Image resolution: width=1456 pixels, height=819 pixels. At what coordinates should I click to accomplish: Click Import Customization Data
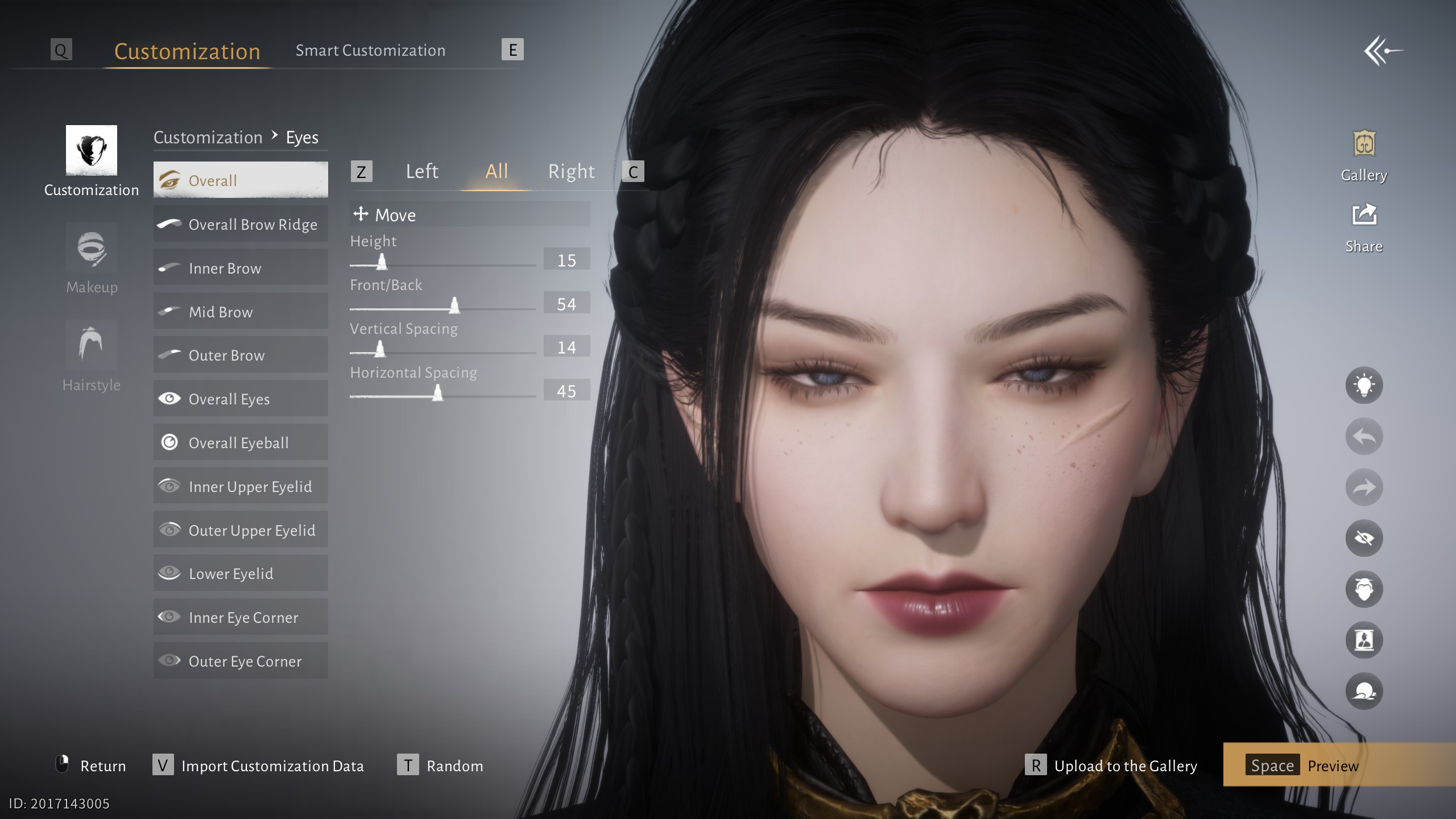click(x=272, y=766)
